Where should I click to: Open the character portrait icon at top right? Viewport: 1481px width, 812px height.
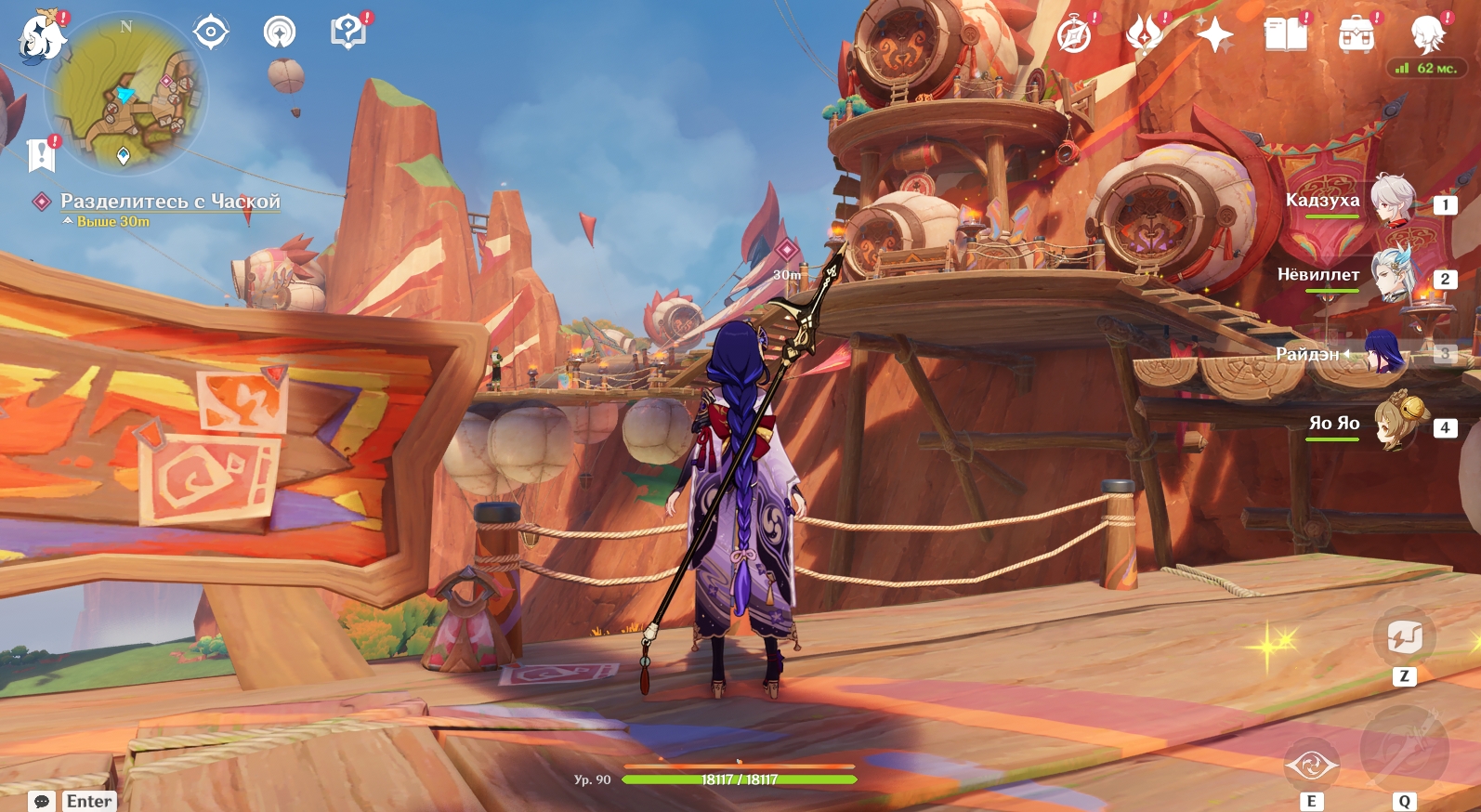tap(1427, 36)
